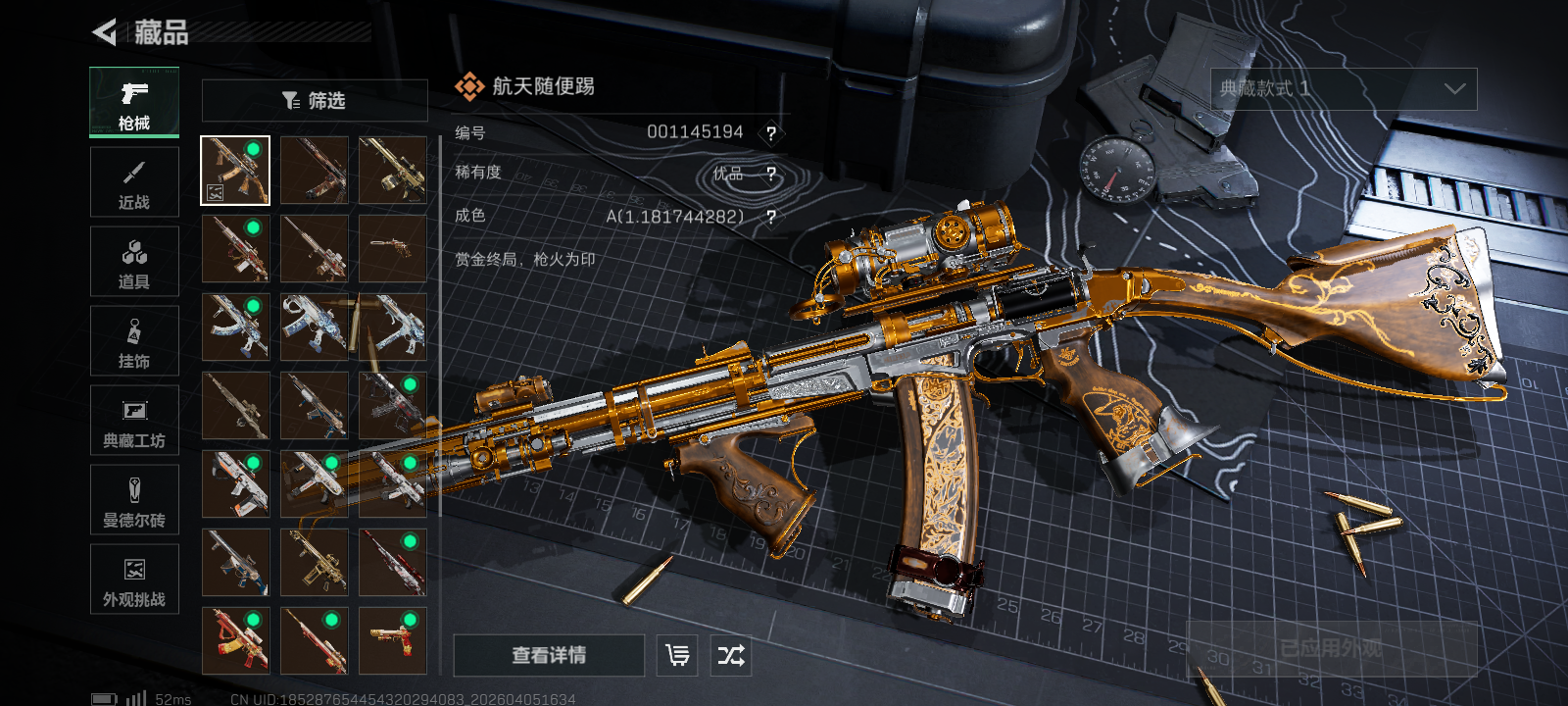The width and height of the screenshot is (1568, 706).
Task: Click the 已应用外观 applied skin button
Action: point(1331,648)
